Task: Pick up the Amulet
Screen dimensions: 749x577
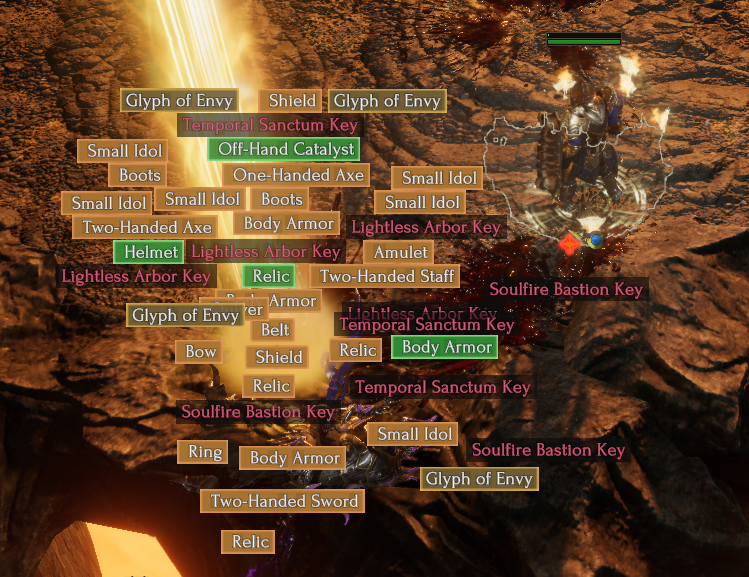Action: [400, 252]
